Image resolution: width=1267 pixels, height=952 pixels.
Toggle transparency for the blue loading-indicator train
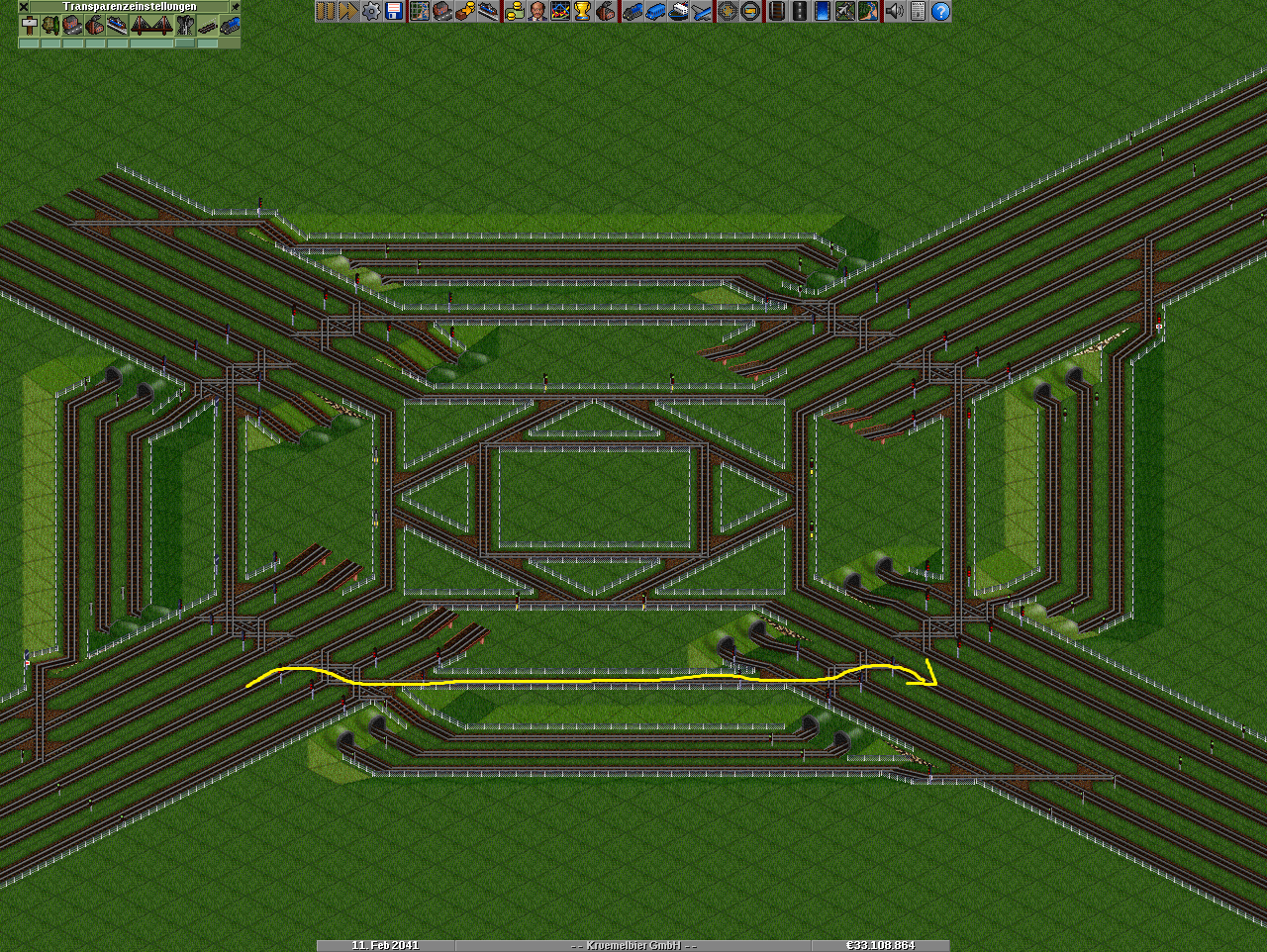231,25
